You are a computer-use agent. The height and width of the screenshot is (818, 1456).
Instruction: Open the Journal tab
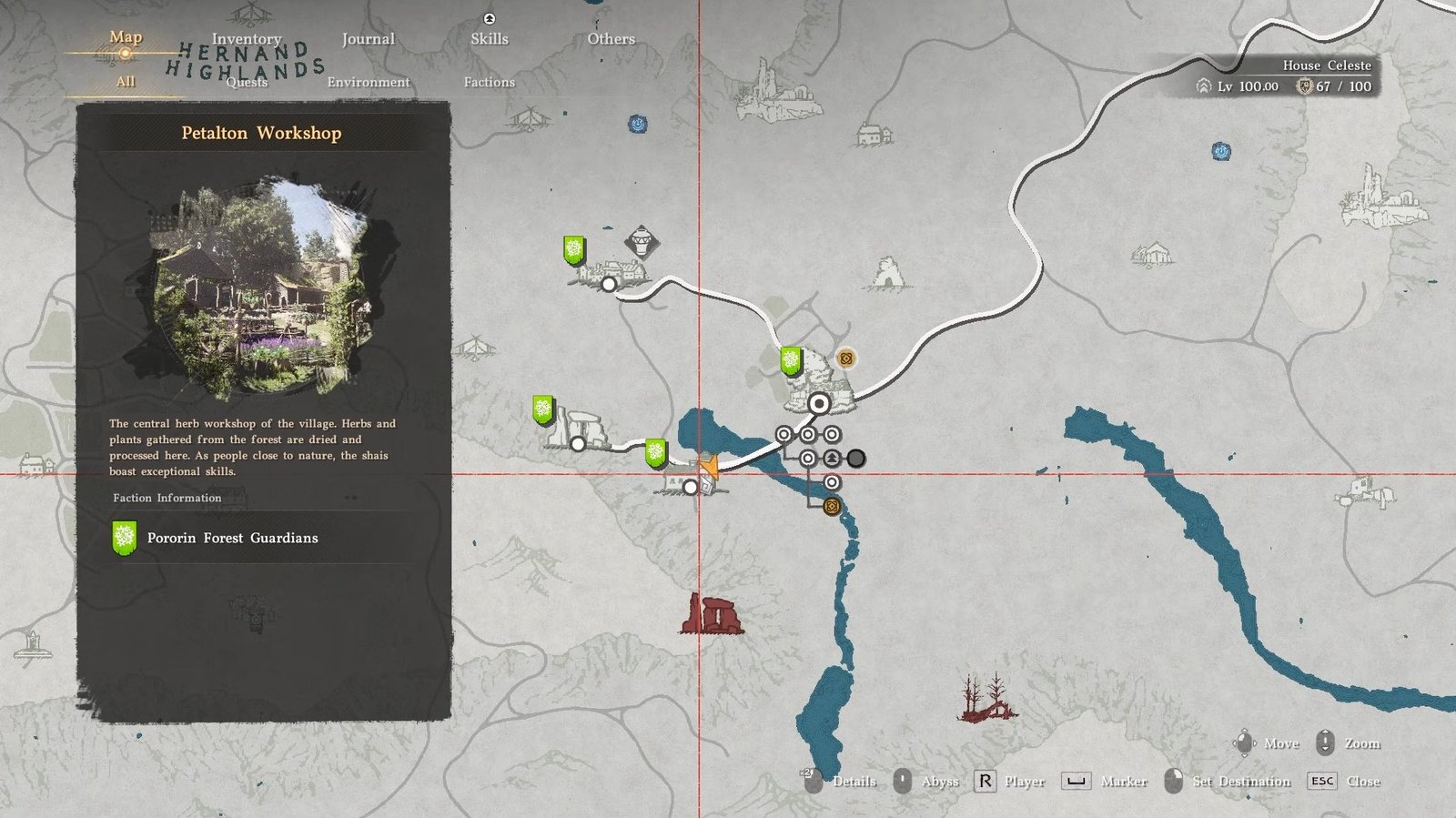[368, 39]
